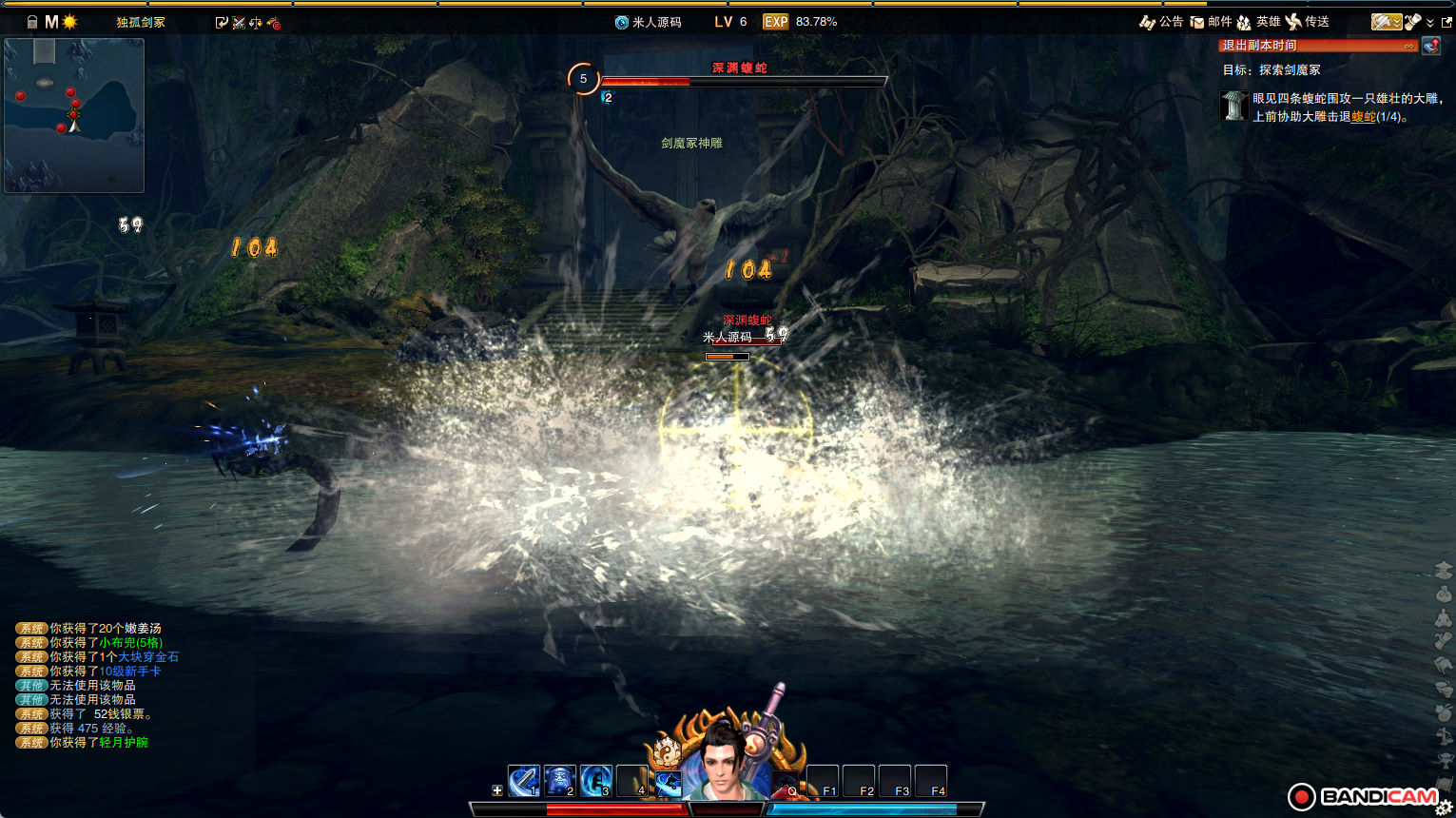This screenshot has width=1456, height=818.
Task: Expand the double-chevron menu in the top bar
Action: [x=1429, y=23]
